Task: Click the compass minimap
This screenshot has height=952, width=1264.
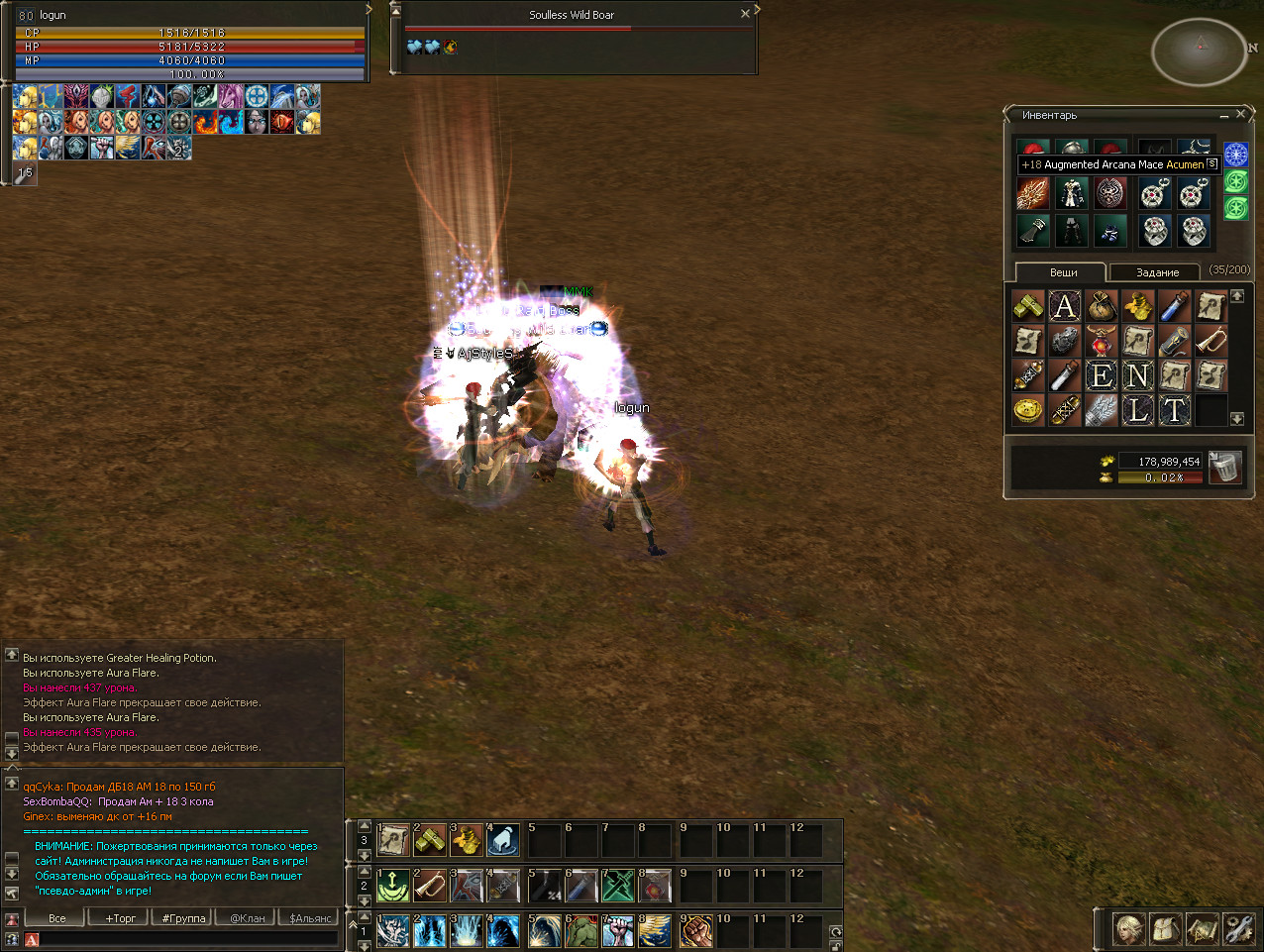Action: [x=1199, y=51]
